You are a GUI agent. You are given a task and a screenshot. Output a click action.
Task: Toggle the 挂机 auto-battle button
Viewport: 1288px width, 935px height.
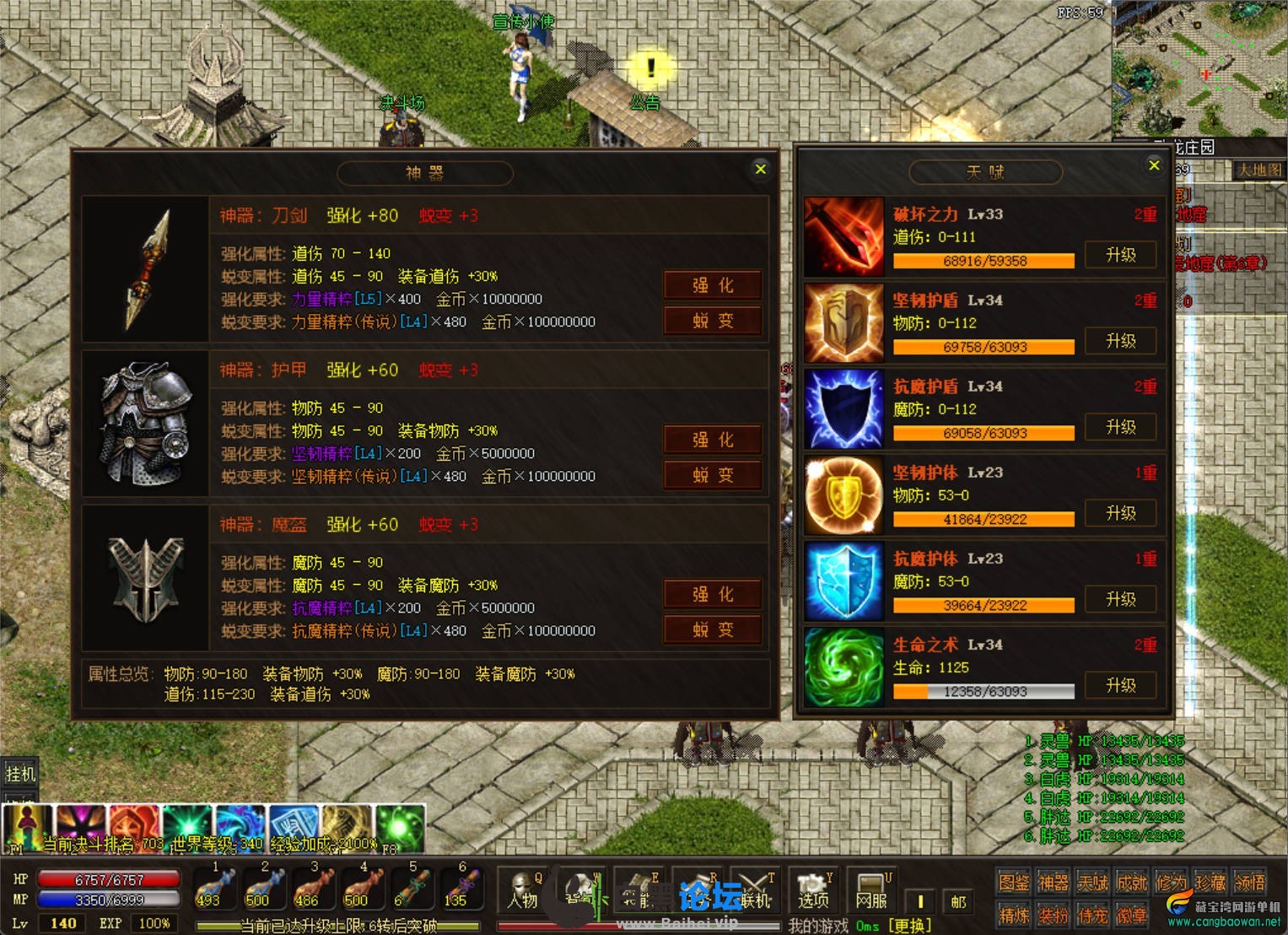coord(20,773)
